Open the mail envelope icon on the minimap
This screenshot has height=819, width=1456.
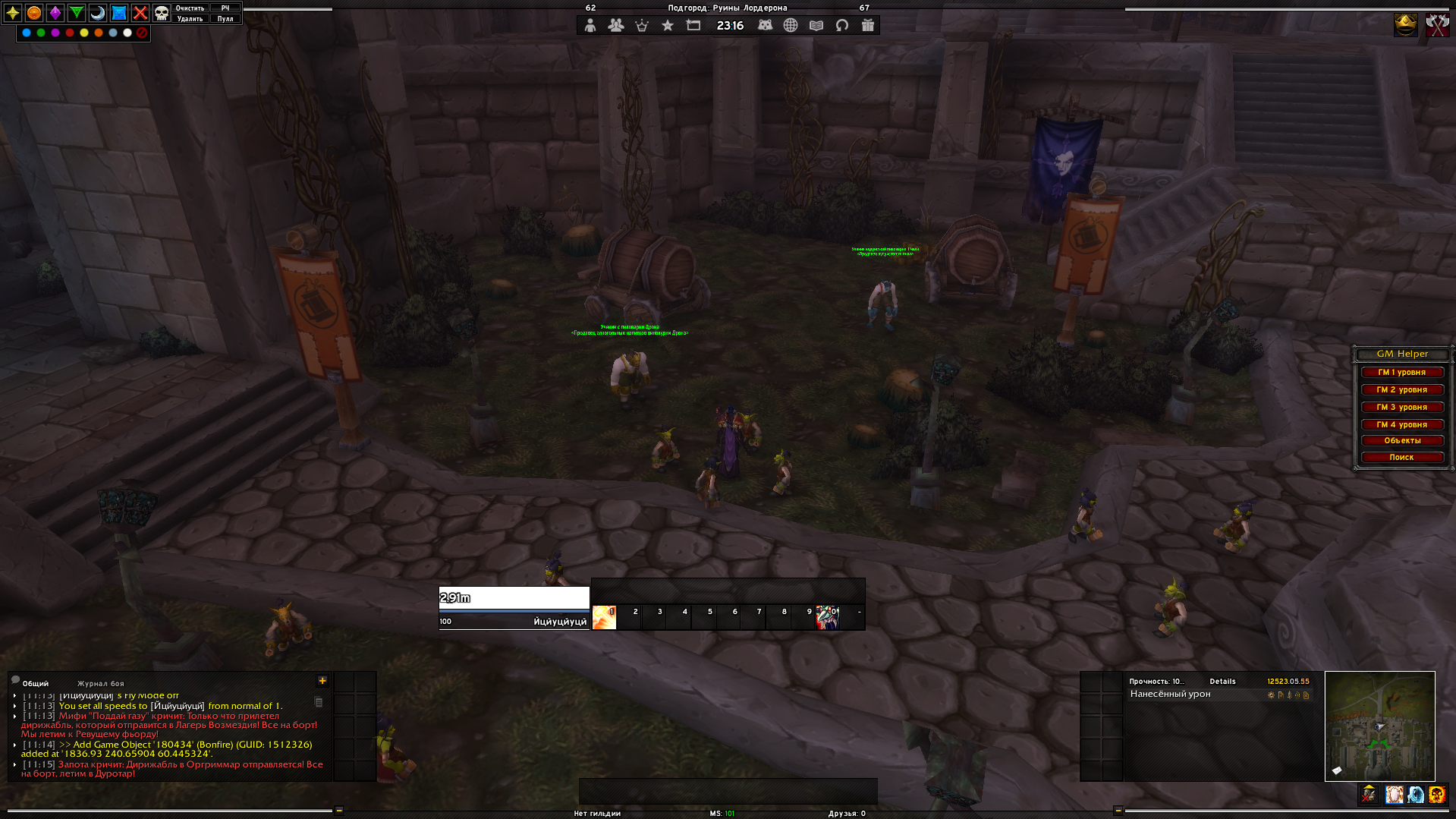point(1337,771)
